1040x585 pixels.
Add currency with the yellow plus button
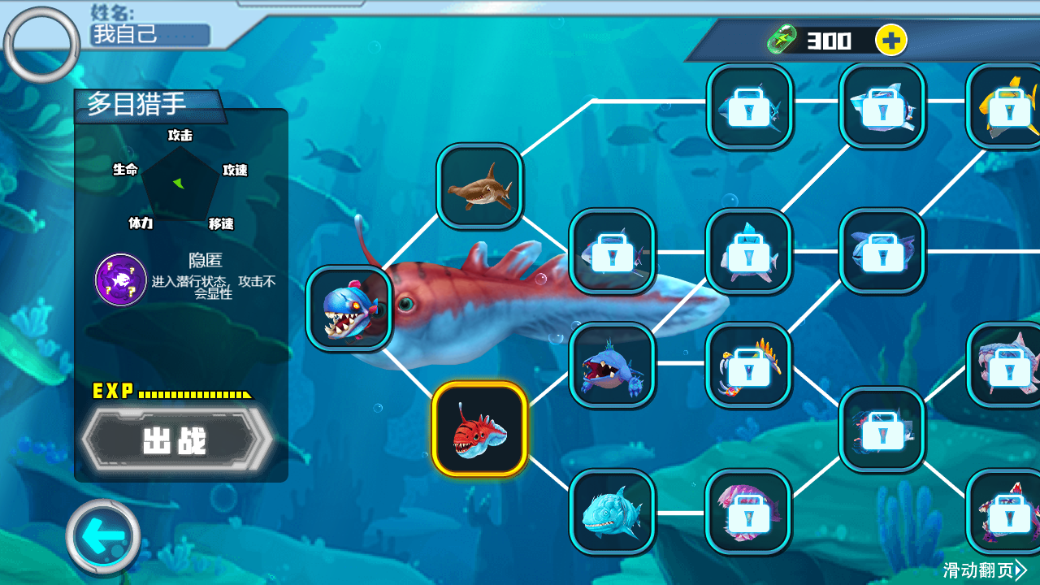coord(890,40)
